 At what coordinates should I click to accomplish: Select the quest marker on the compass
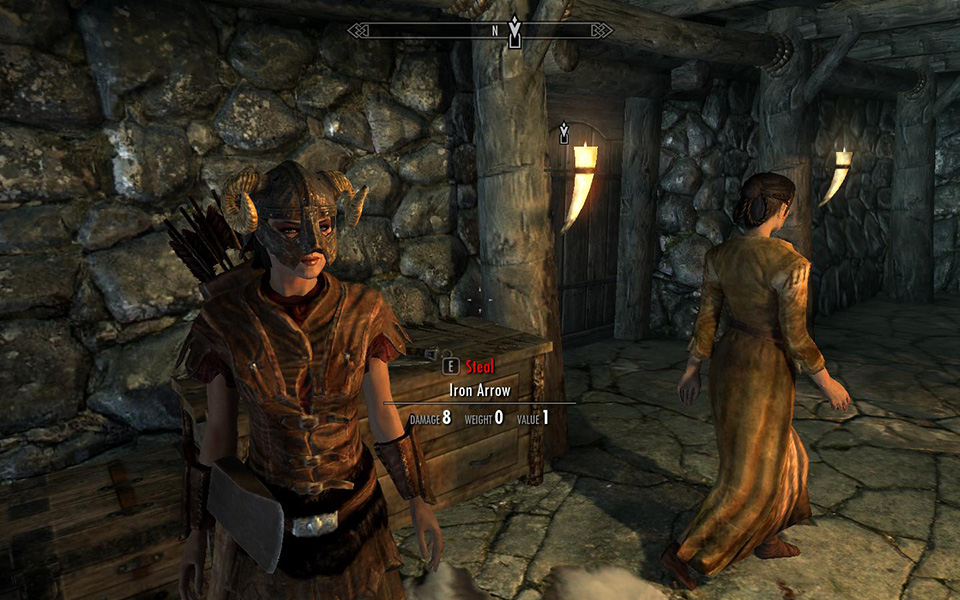point(515,31)
